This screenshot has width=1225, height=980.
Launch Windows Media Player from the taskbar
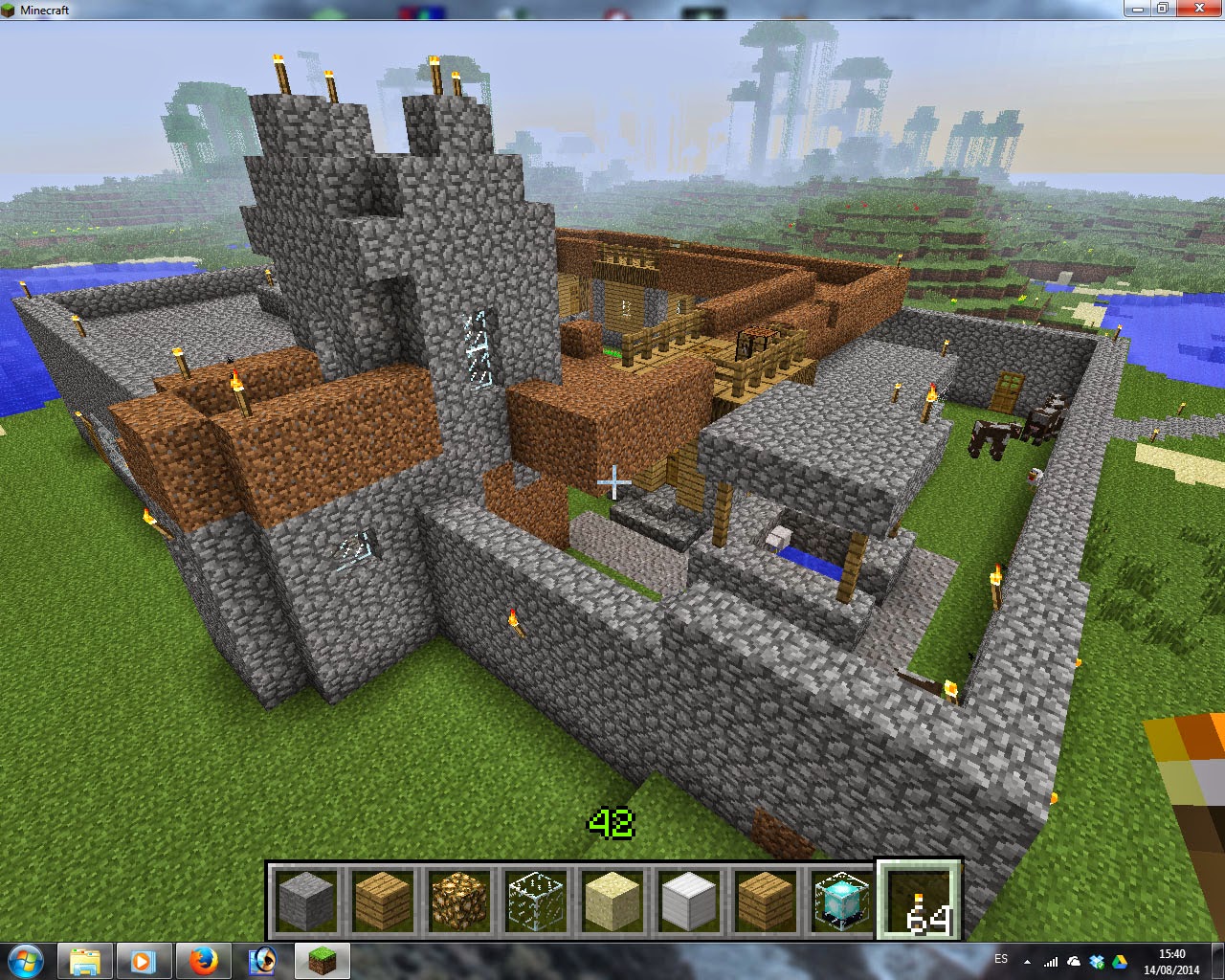[x=143, y=961]
